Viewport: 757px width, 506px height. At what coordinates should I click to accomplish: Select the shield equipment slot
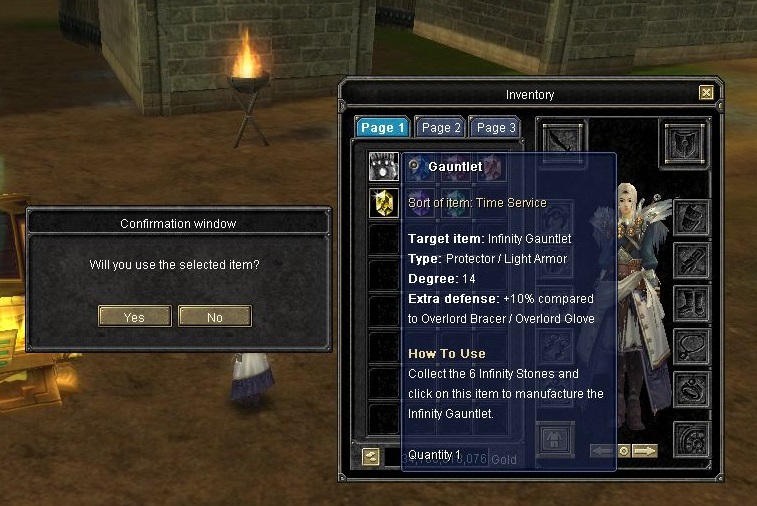pos(685,137)
